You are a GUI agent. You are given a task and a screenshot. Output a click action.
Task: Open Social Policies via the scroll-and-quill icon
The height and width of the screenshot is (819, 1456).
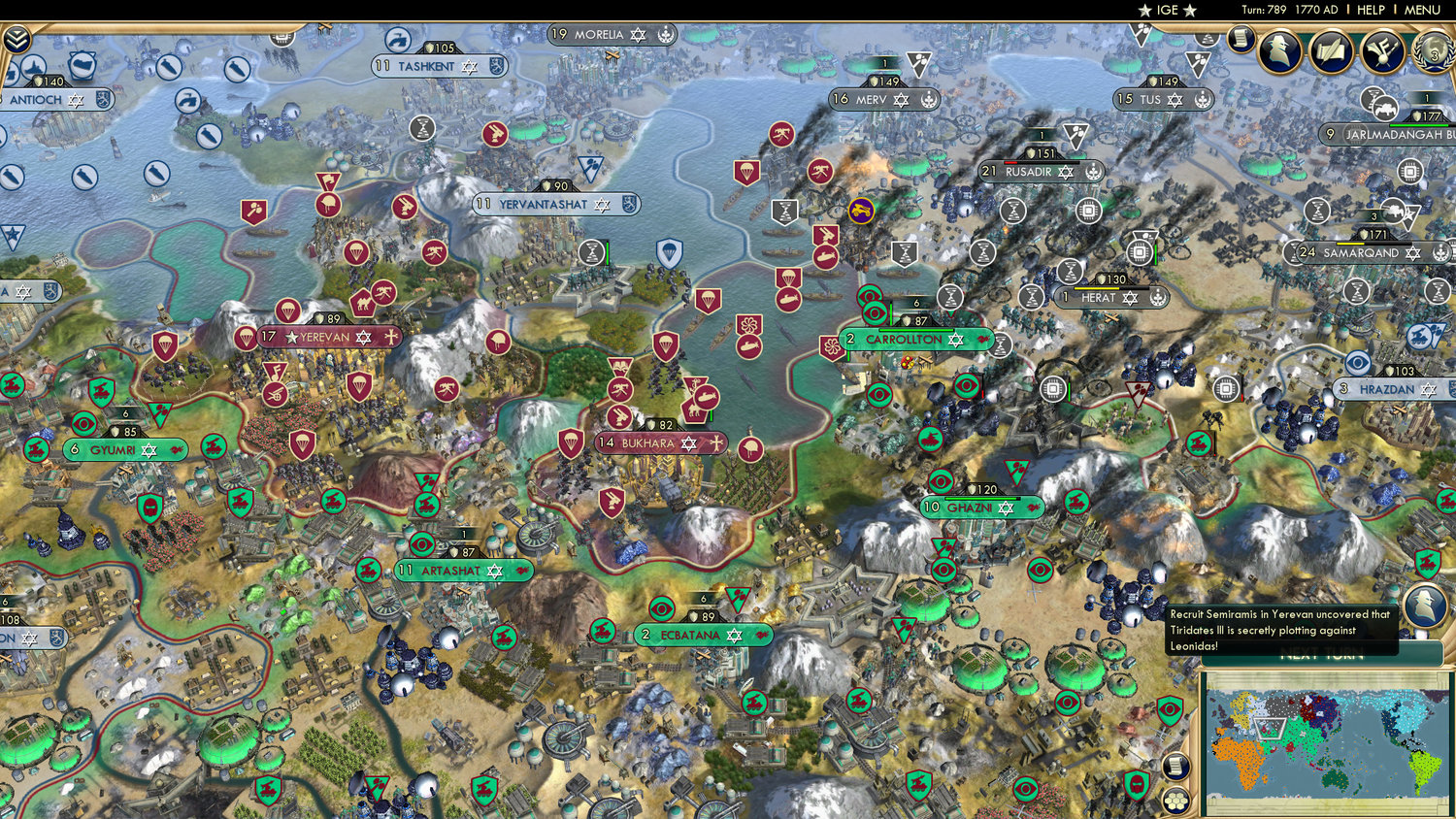click(x=1333, y=50)
